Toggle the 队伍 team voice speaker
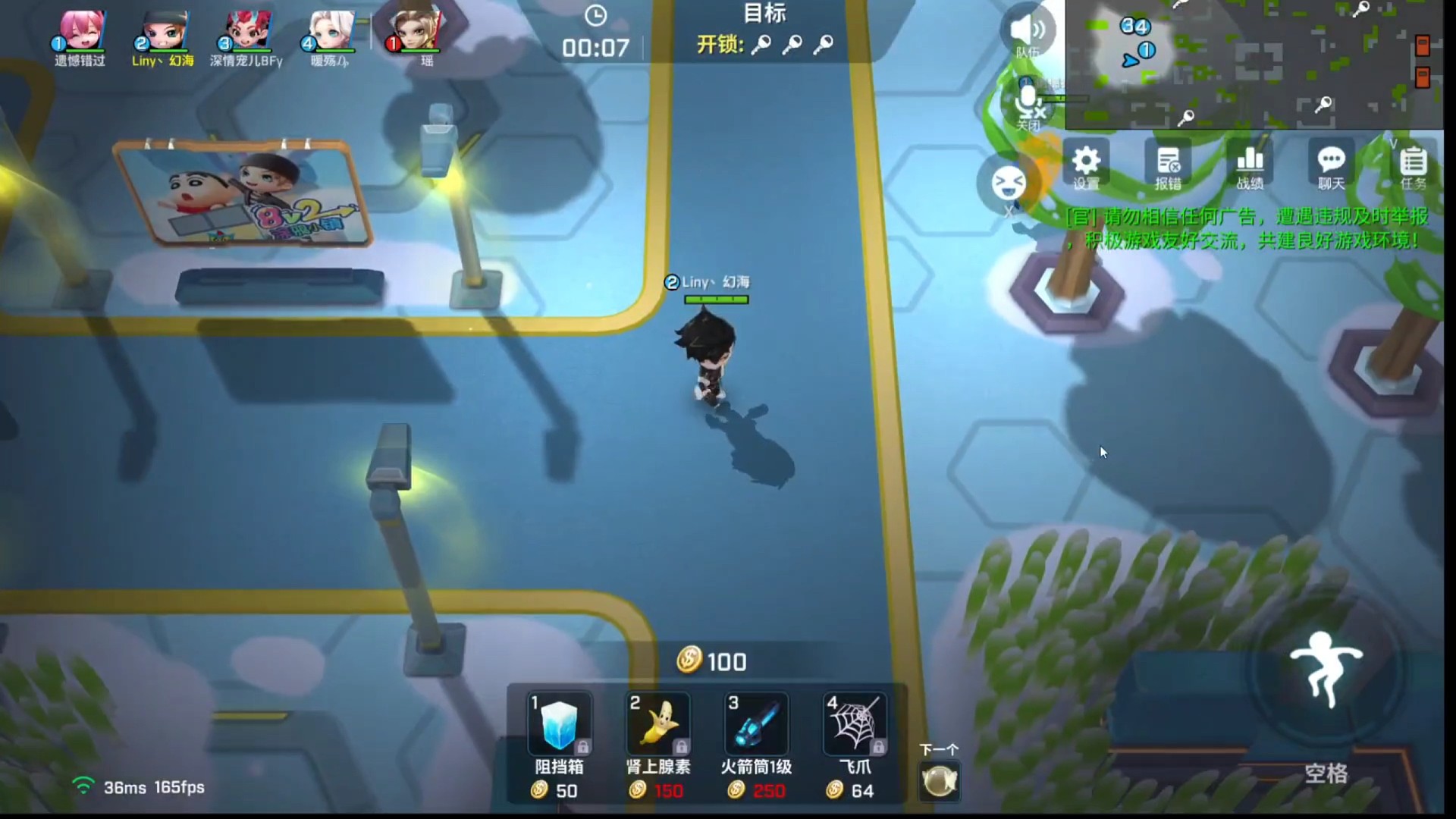This screenshot has width=1456, height=819. 1028,32
